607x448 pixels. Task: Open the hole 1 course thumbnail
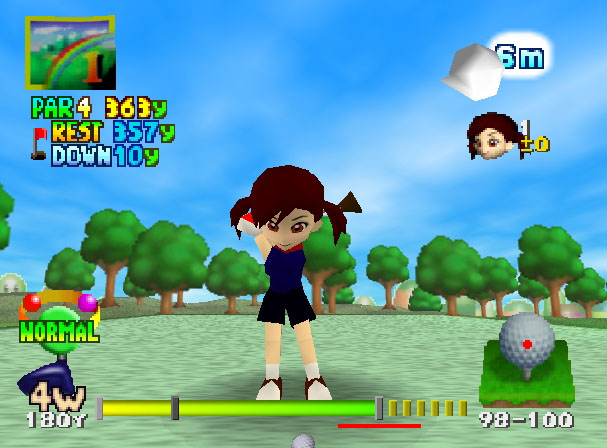click(70, 52)
